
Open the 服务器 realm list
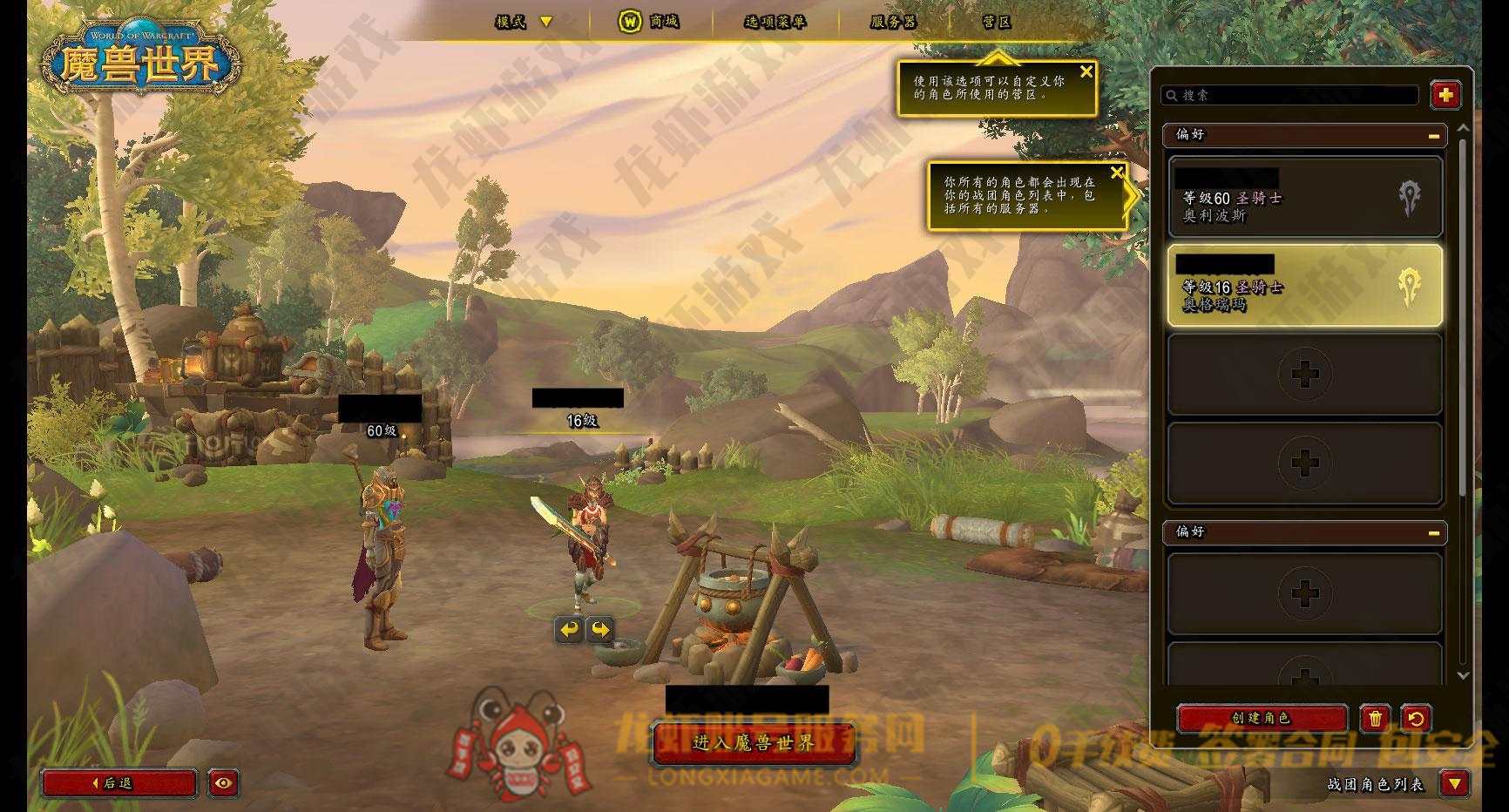[893, 22]
